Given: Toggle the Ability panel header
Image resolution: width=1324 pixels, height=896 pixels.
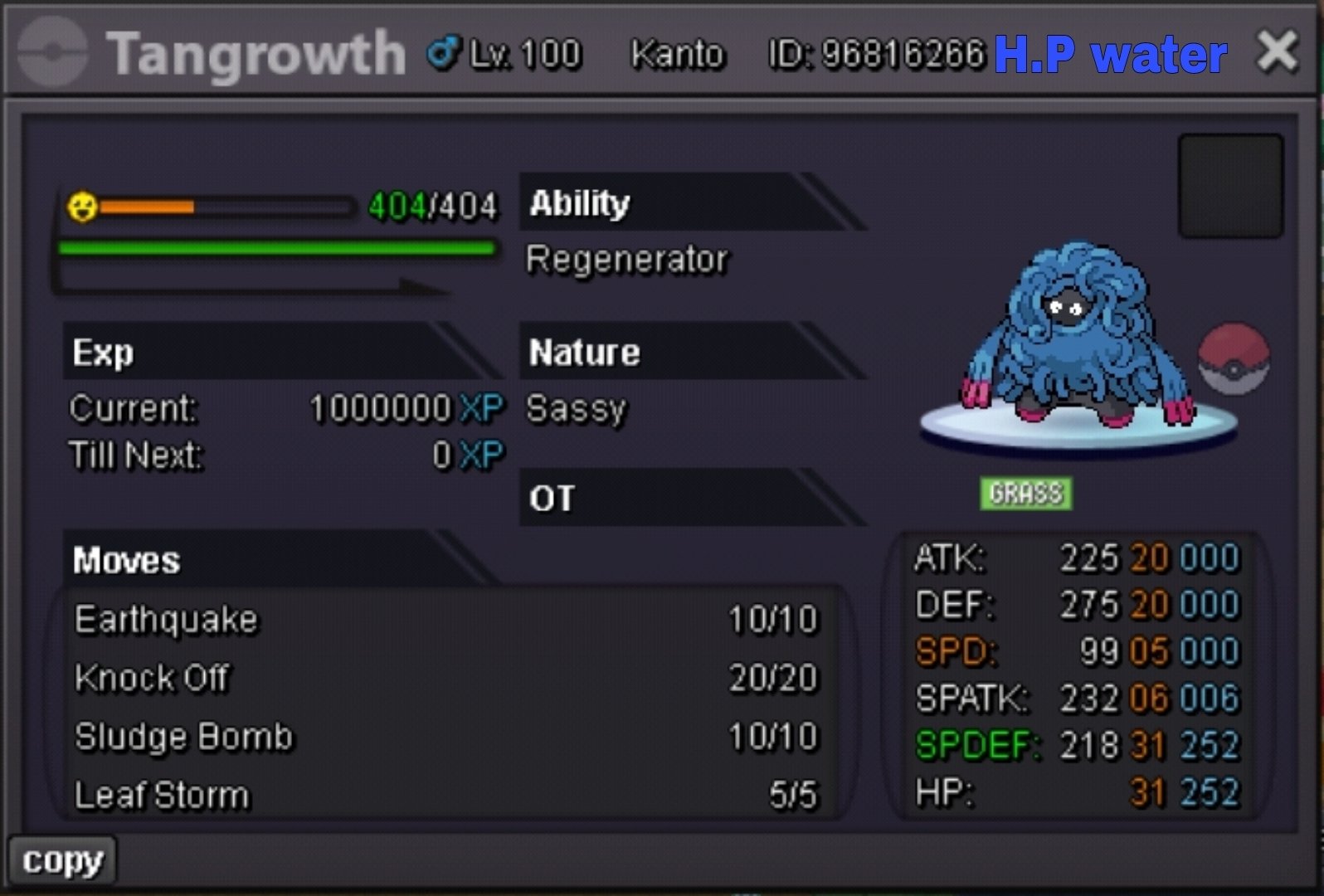Looking at the screenshot, I should point(578,202).
